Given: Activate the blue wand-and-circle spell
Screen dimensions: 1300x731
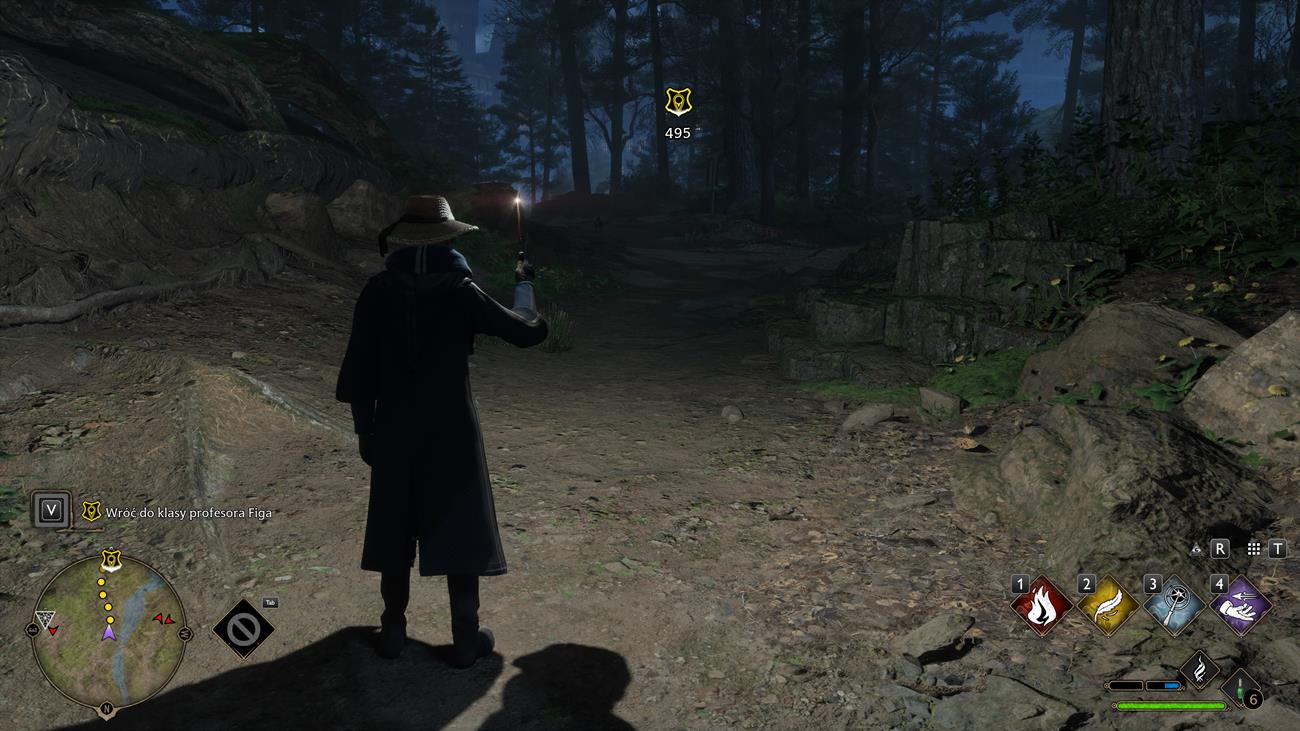Looking at the screenshot, I should point(1174,606).
